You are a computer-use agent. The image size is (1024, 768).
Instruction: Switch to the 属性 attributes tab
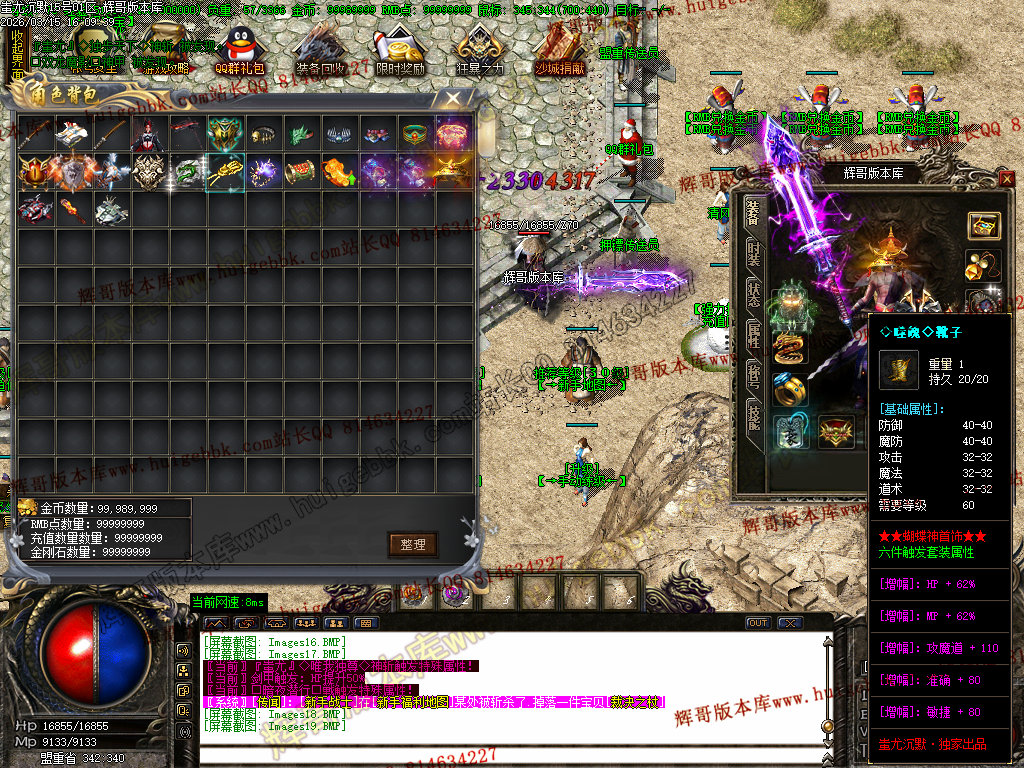pyautogui.click(x=753, y=336)
